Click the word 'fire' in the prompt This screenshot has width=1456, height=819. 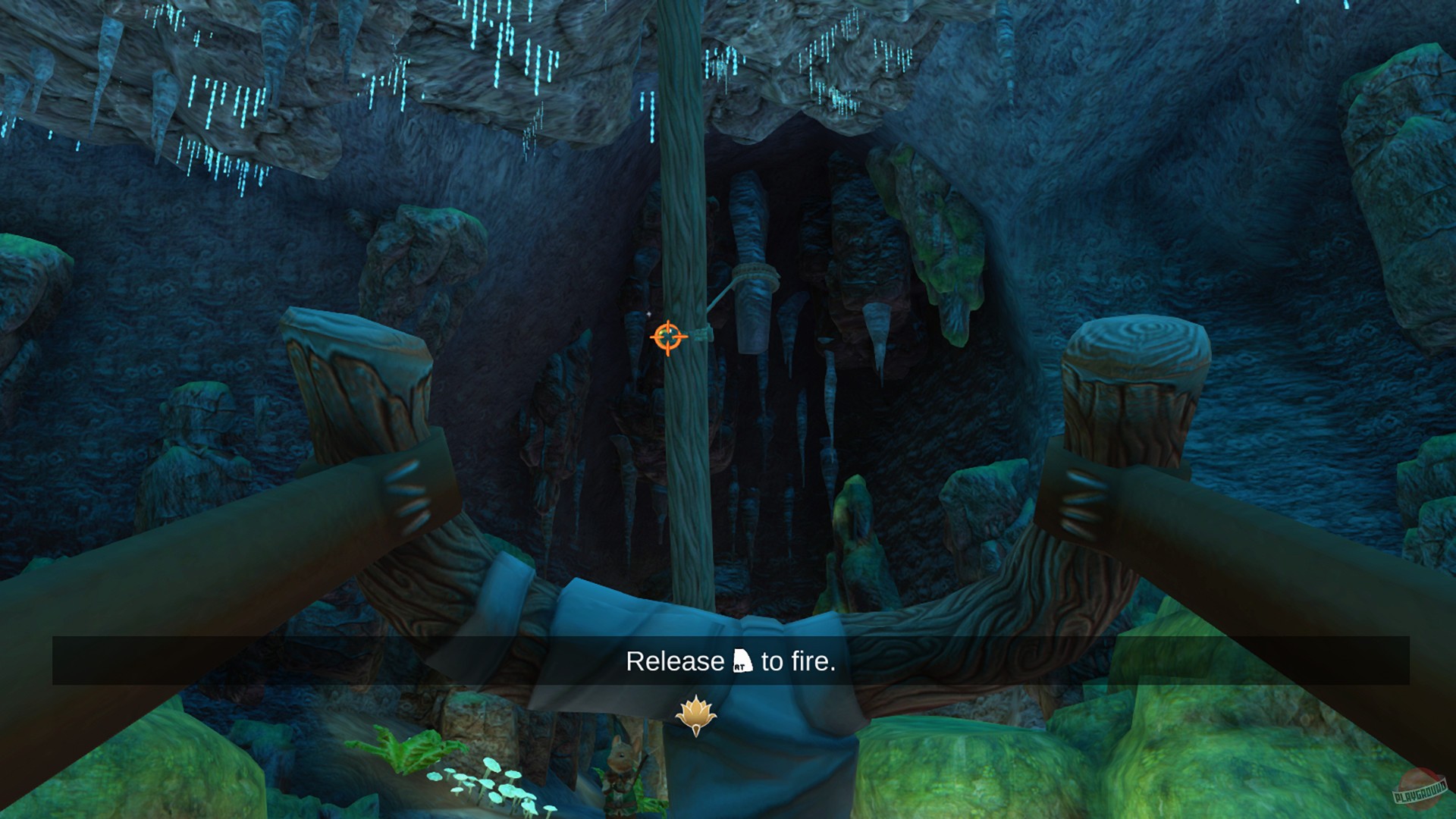tap(811, 661)
